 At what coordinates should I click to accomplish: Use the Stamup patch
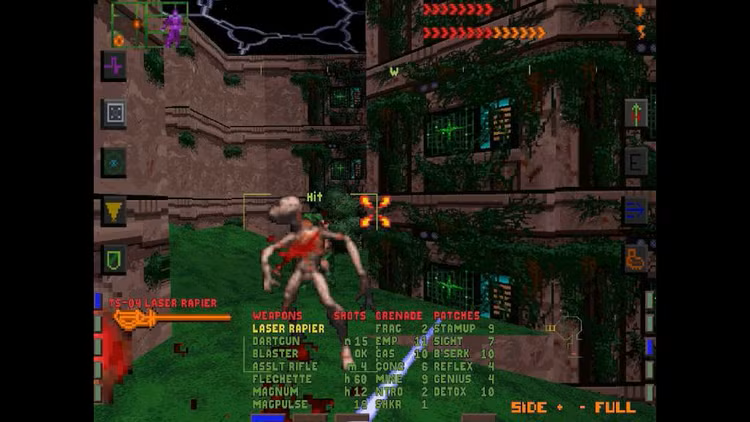454,328
